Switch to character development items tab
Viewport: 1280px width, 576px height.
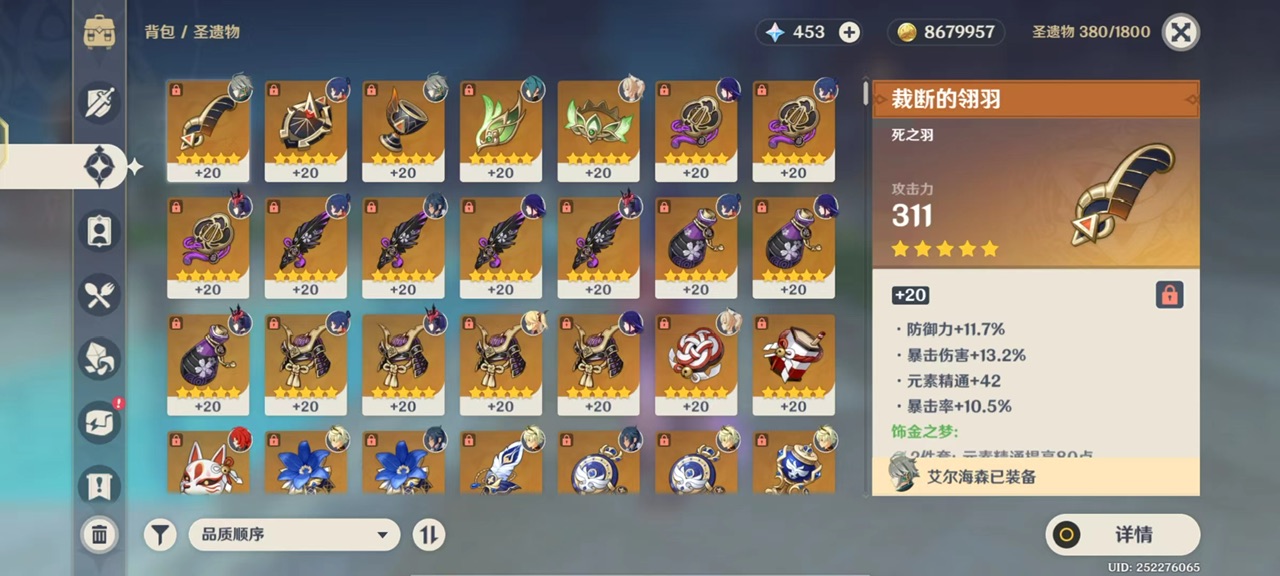[x=100, y=230]
